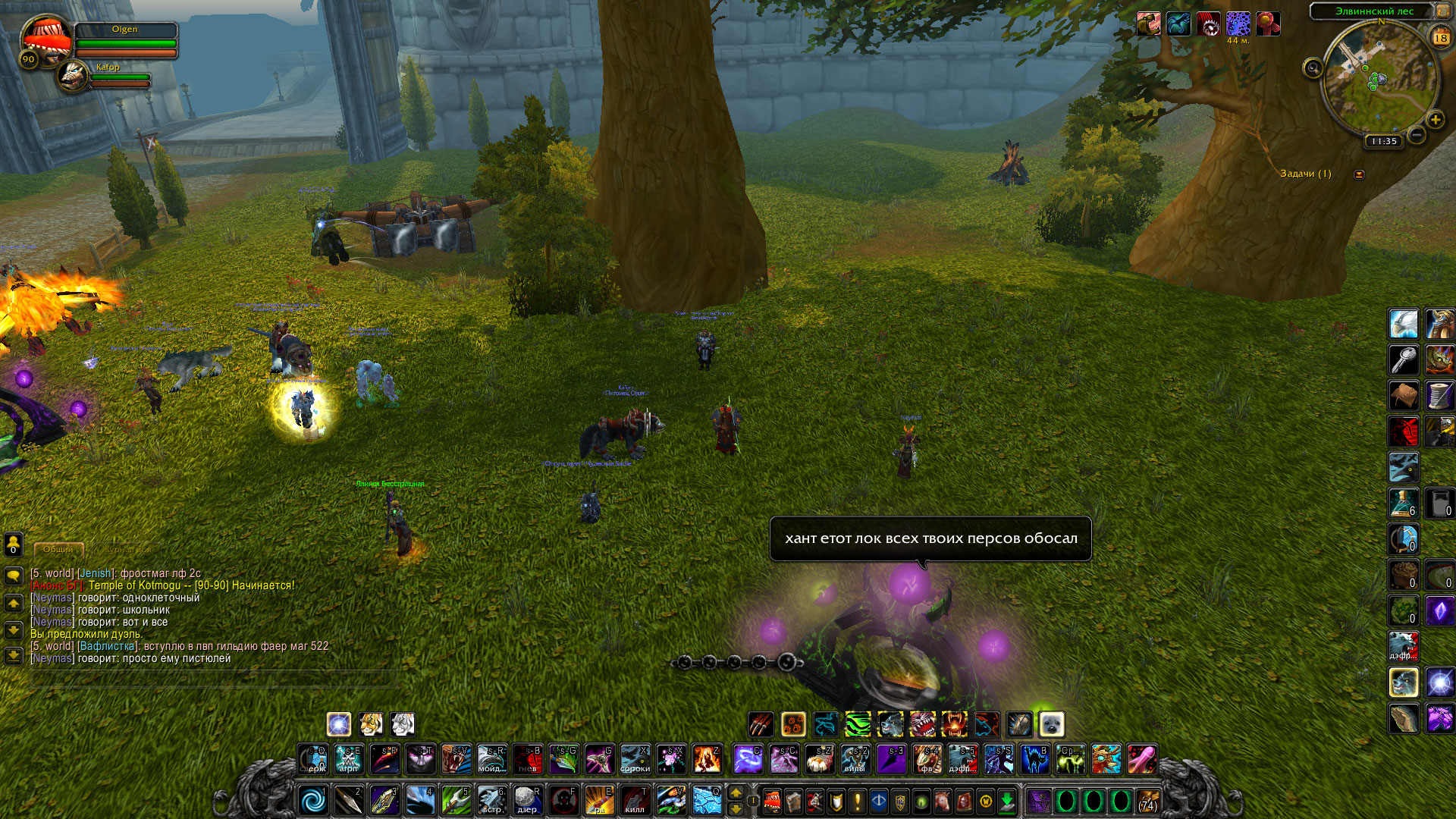Use the blue swirl ability in slot 1
Screen dimensions: 1456x819
pyautogui.click(x=313, y=800)
